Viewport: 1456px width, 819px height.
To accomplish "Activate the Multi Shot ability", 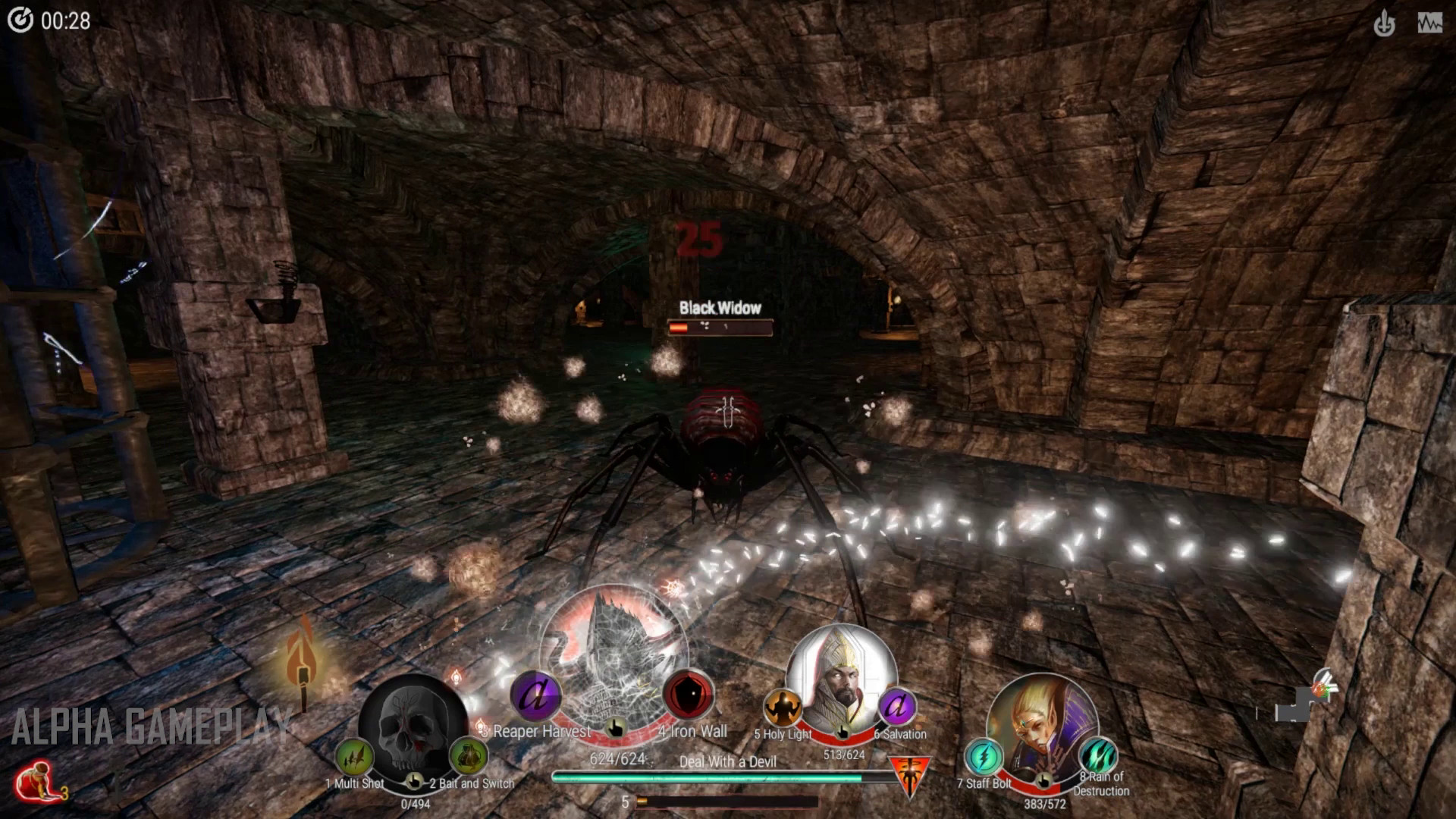I will click(x=354, y=757).
